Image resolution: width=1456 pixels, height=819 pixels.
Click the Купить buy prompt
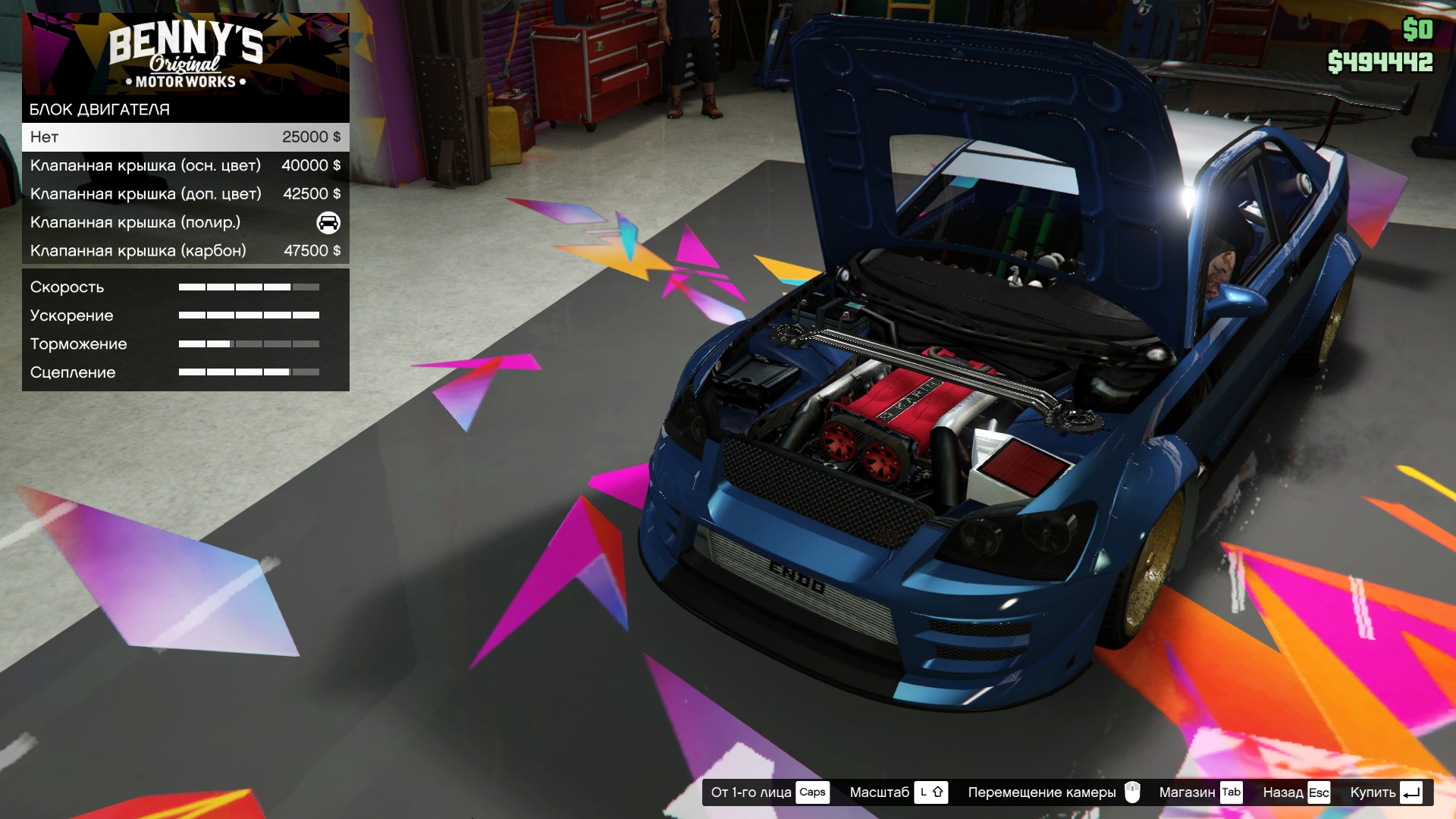click(1385, 792)
